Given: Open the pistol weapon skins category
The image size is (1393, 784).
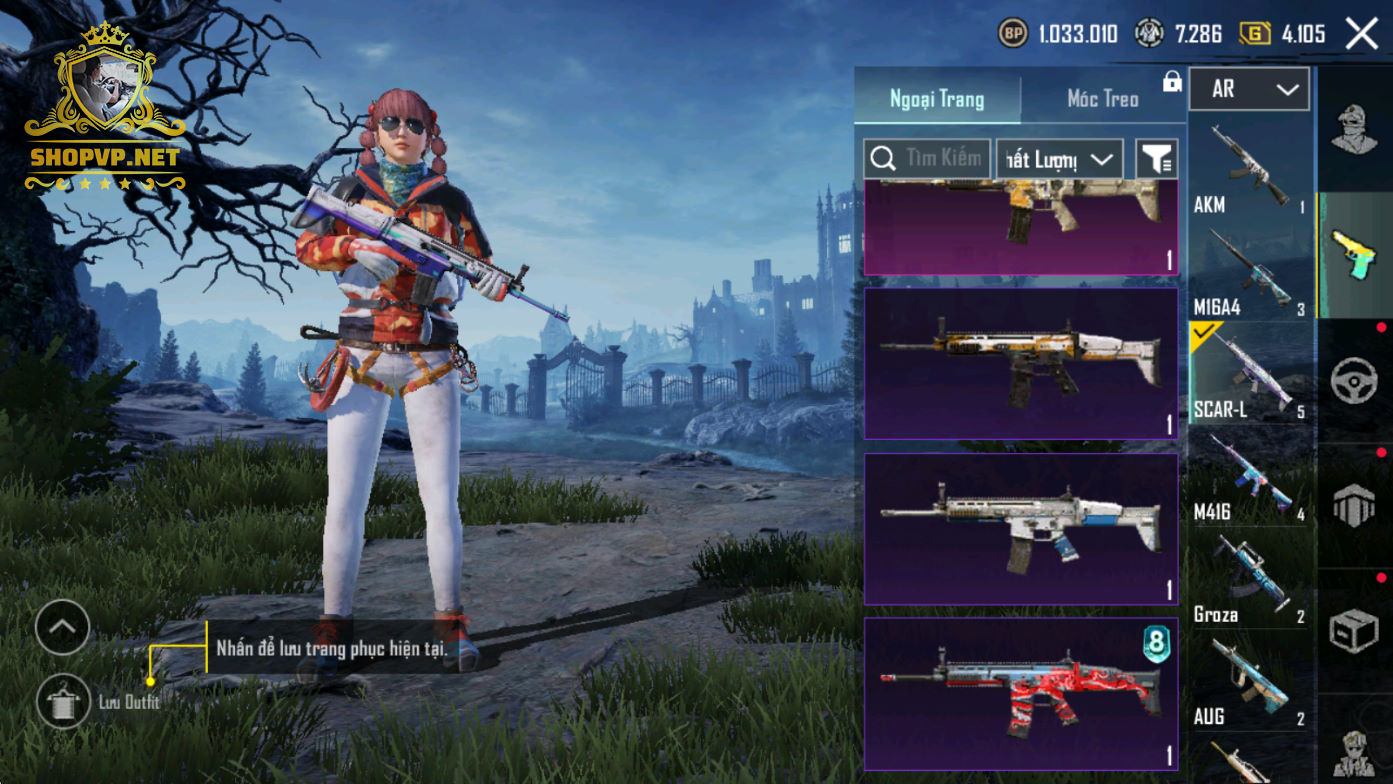Looking at the screenshot, I should 1355,254.
